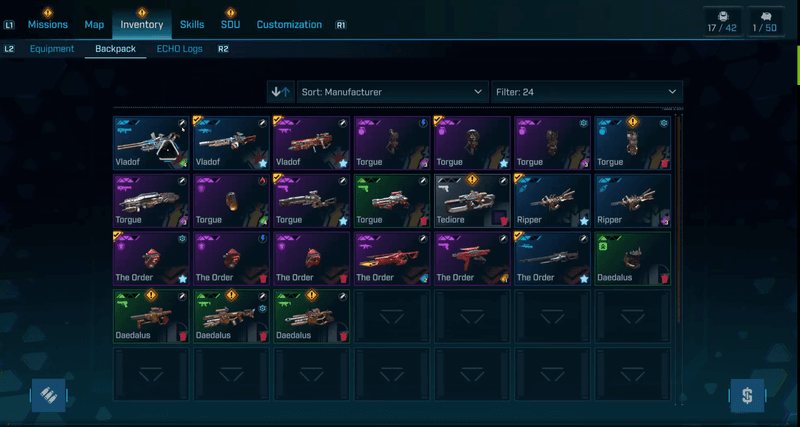
Task: Toggle the sort direction arrows button
Action: click(x=281, y=92)
